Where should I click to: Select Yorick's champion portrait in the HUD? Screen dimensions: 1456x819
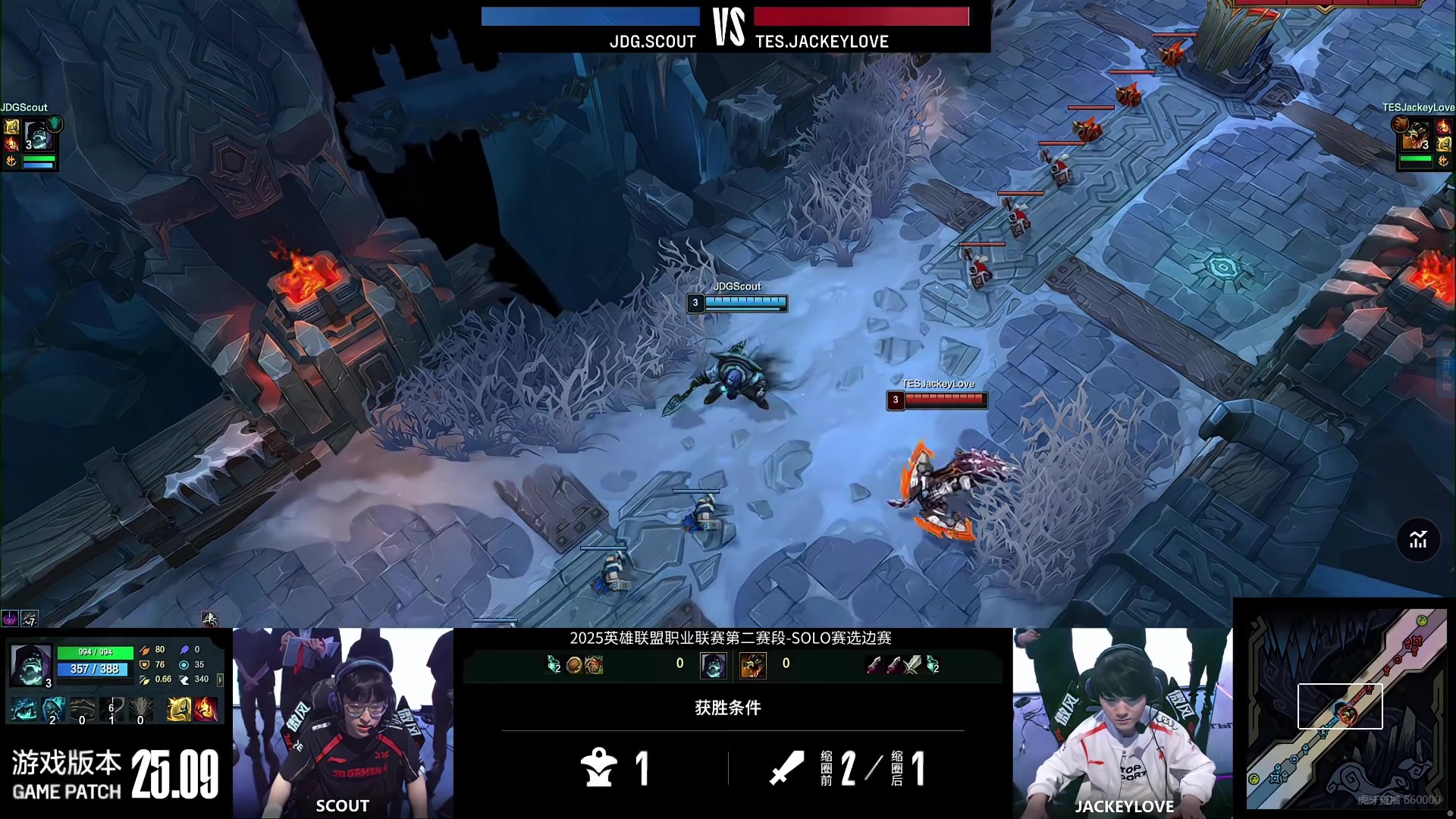tap(32, 665)
